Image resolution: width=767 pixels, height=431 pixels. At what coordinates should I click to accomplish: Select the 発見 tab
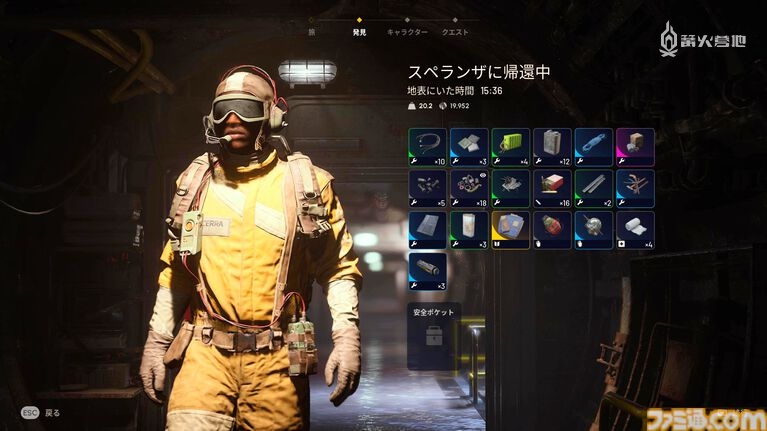(359, 32)
